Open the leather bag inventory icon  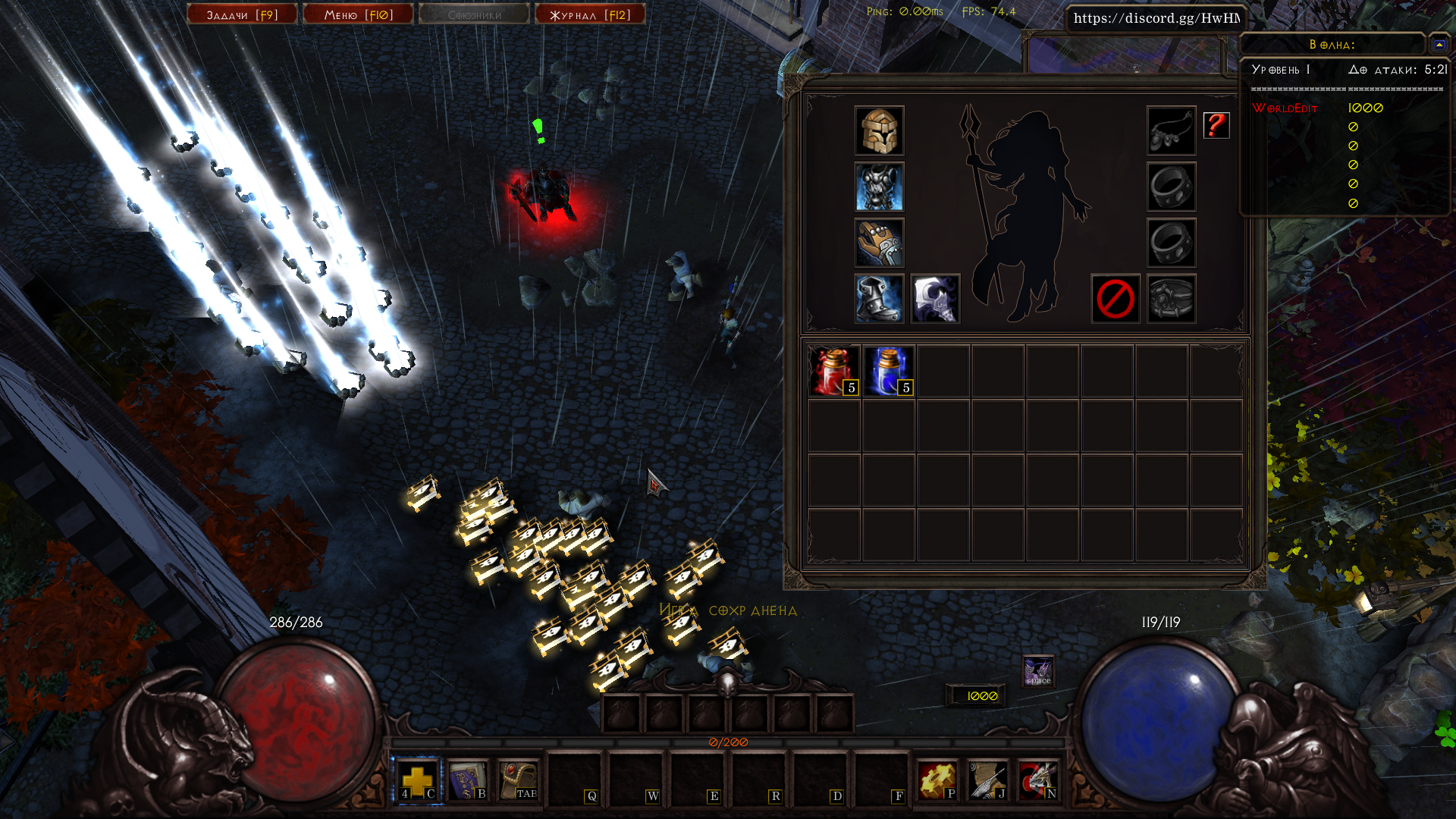[x=518, y=780]
